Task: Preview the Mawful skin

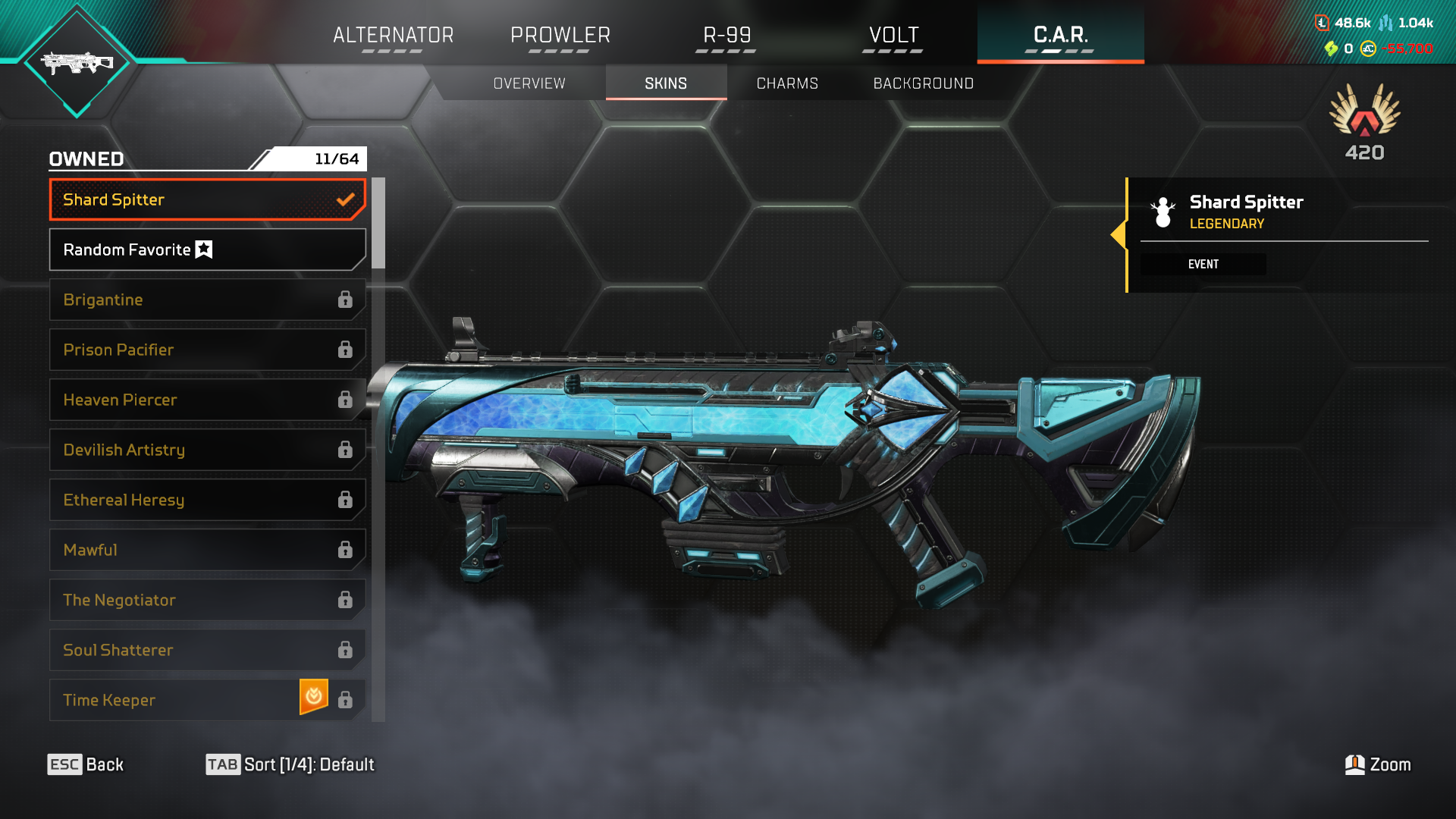Action: [x=207, y=550]
